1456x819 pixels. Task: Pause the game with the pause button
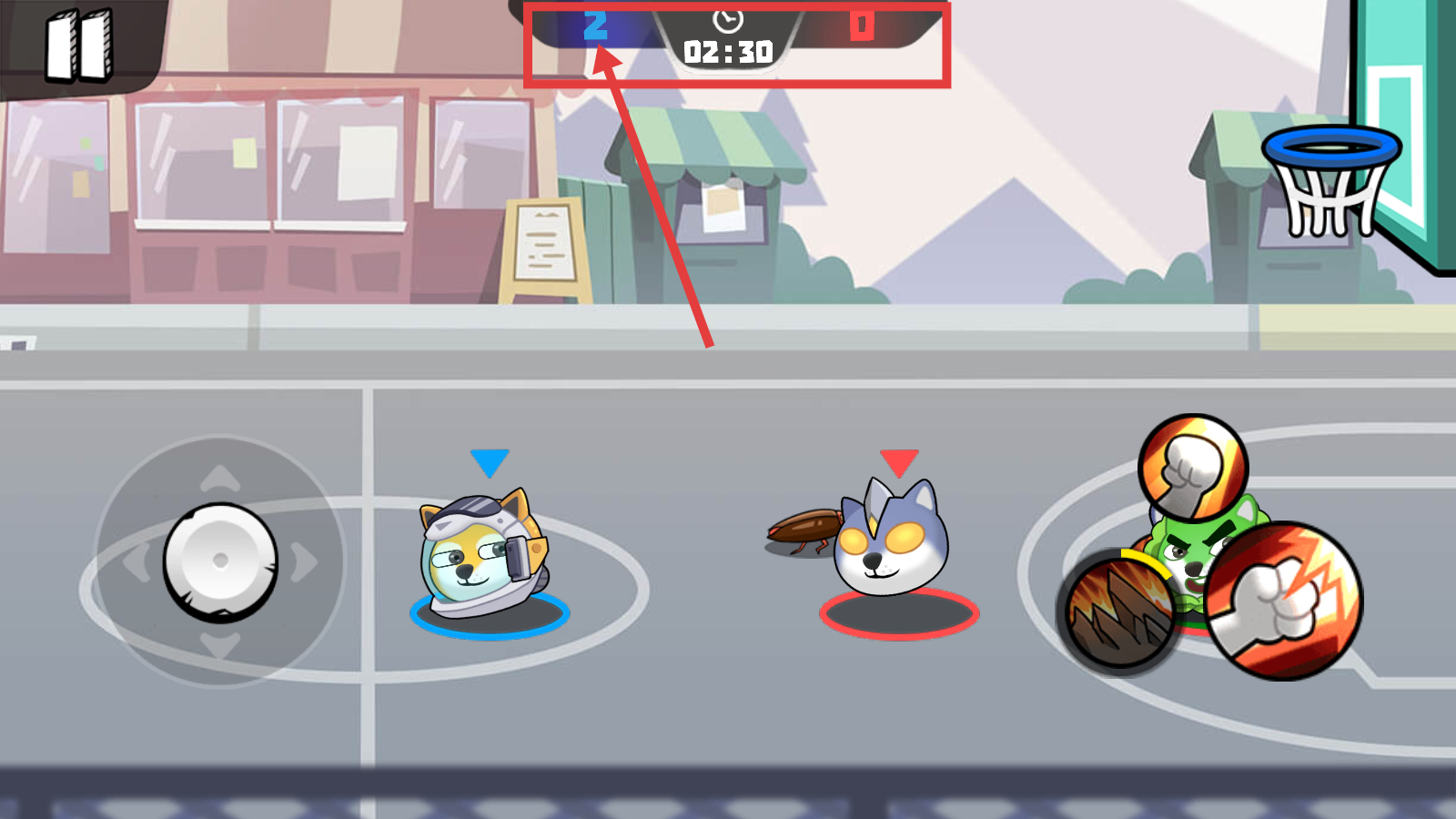pyautogui.click(x=79, y=45)
